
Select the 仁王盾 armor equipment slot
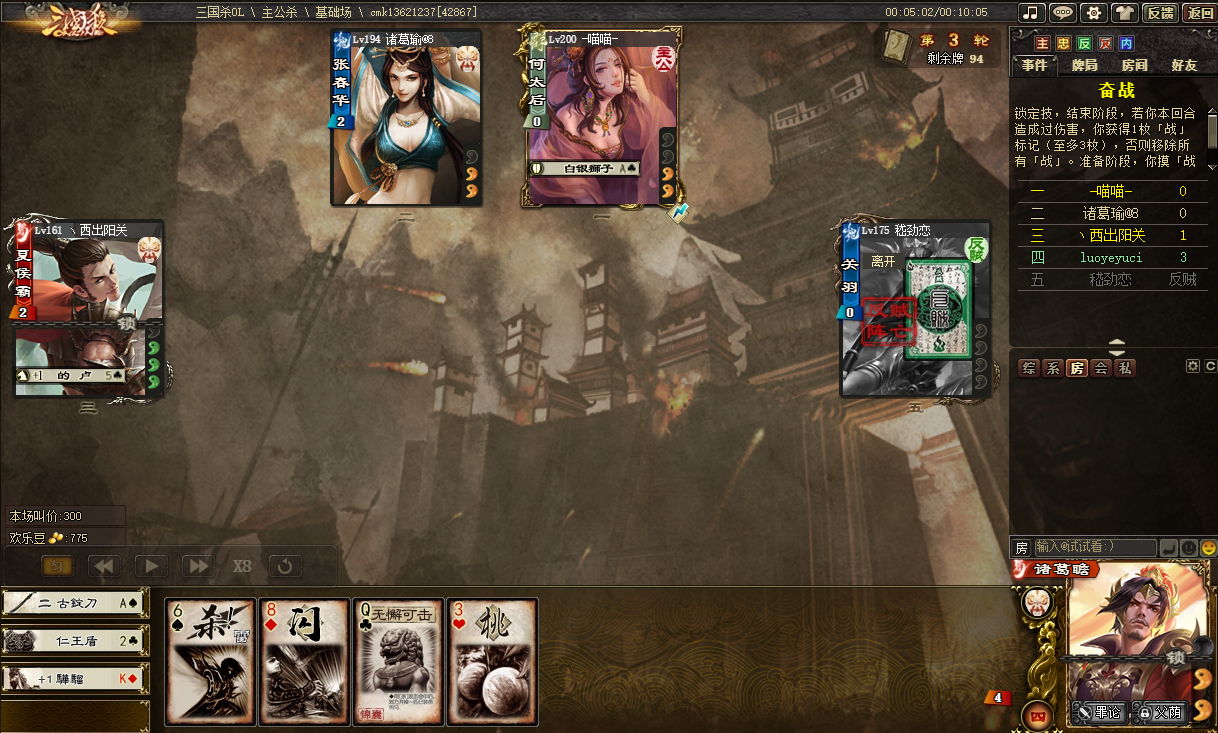pyautogui.click(x=75, y=641)
